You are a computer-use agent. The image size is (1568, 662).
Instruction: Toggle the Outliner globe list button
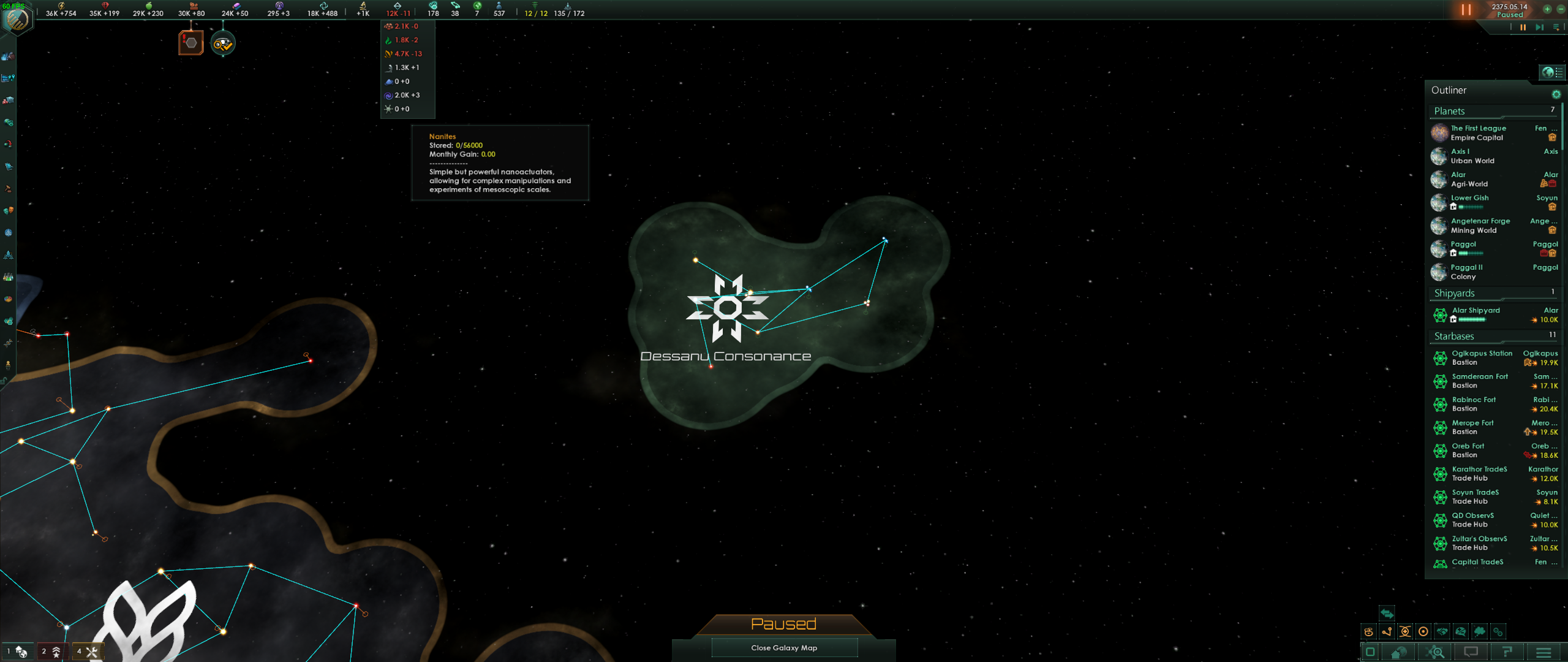pos(1551,72)
